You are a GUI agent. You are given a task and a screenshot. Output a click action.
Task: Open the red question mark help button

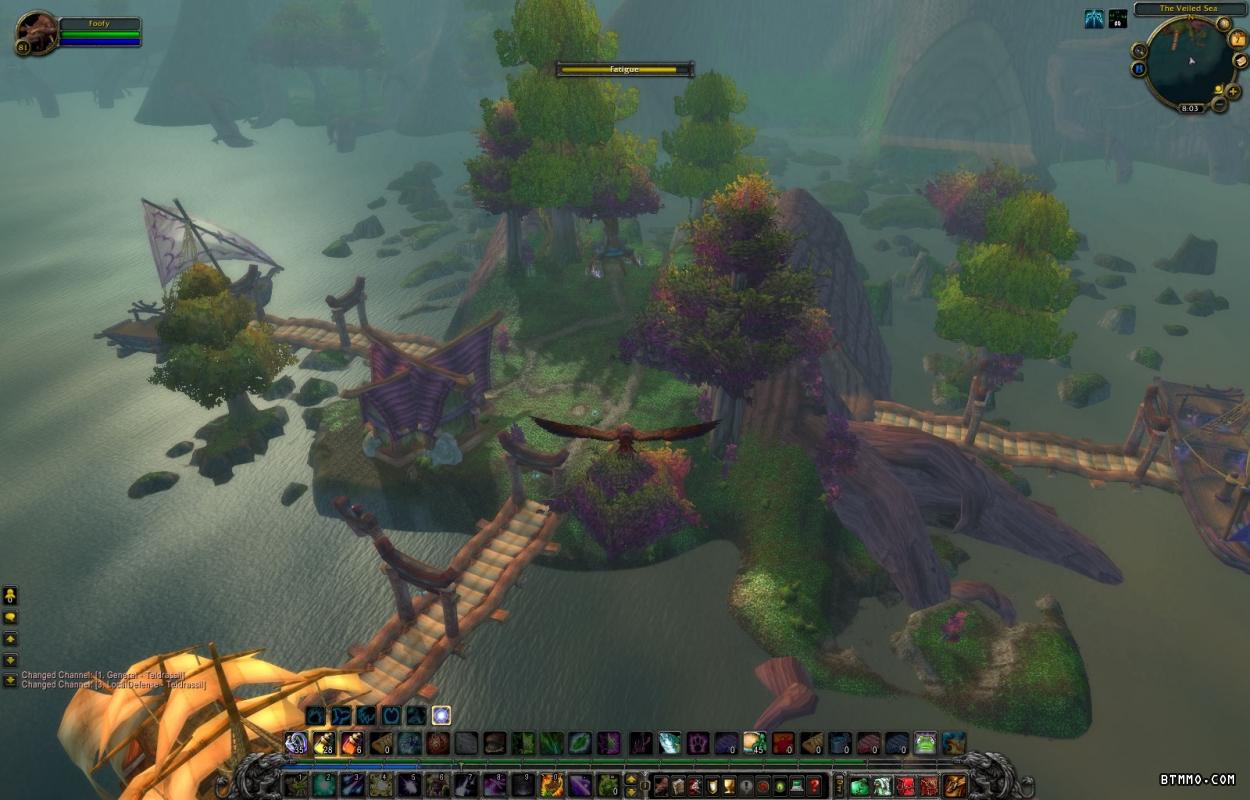pos(816,785)
